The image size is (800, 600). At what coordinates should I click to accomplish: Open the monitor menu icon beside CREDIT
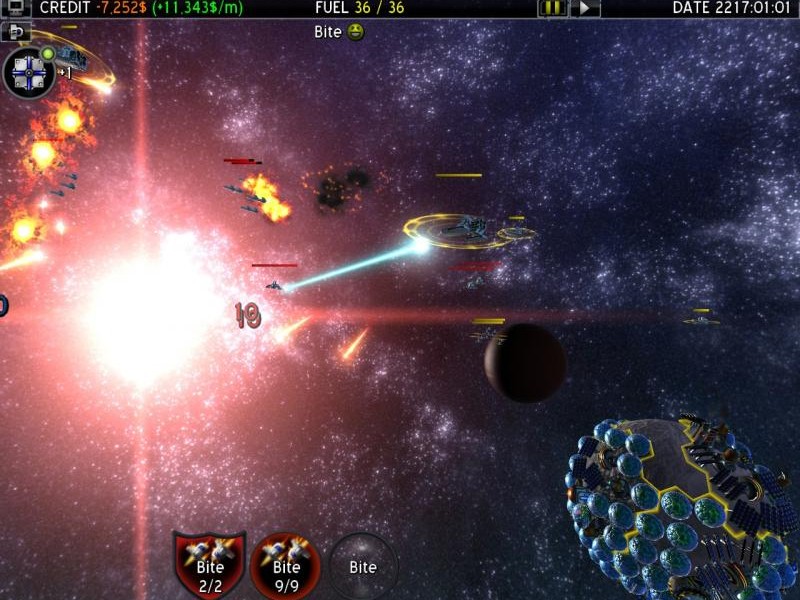click(x=16, y=8)
